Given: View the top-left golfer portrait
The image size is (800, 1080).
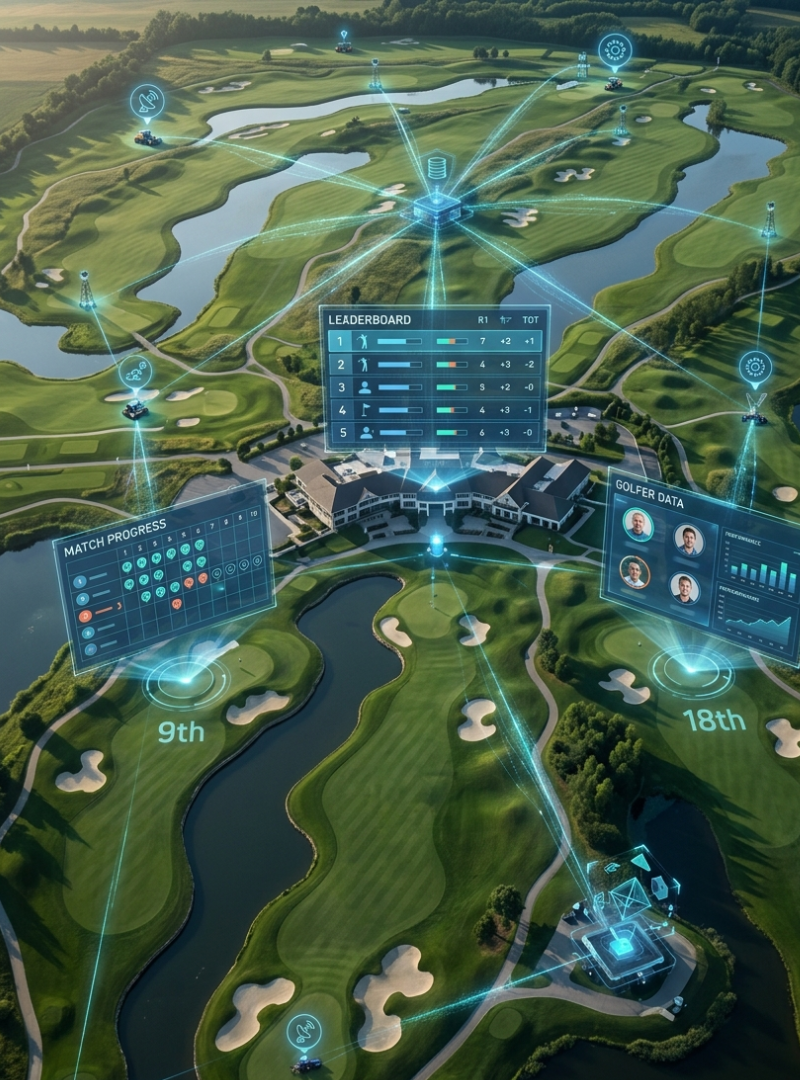Looking at the screenshot, I should (x=637, y=524).
